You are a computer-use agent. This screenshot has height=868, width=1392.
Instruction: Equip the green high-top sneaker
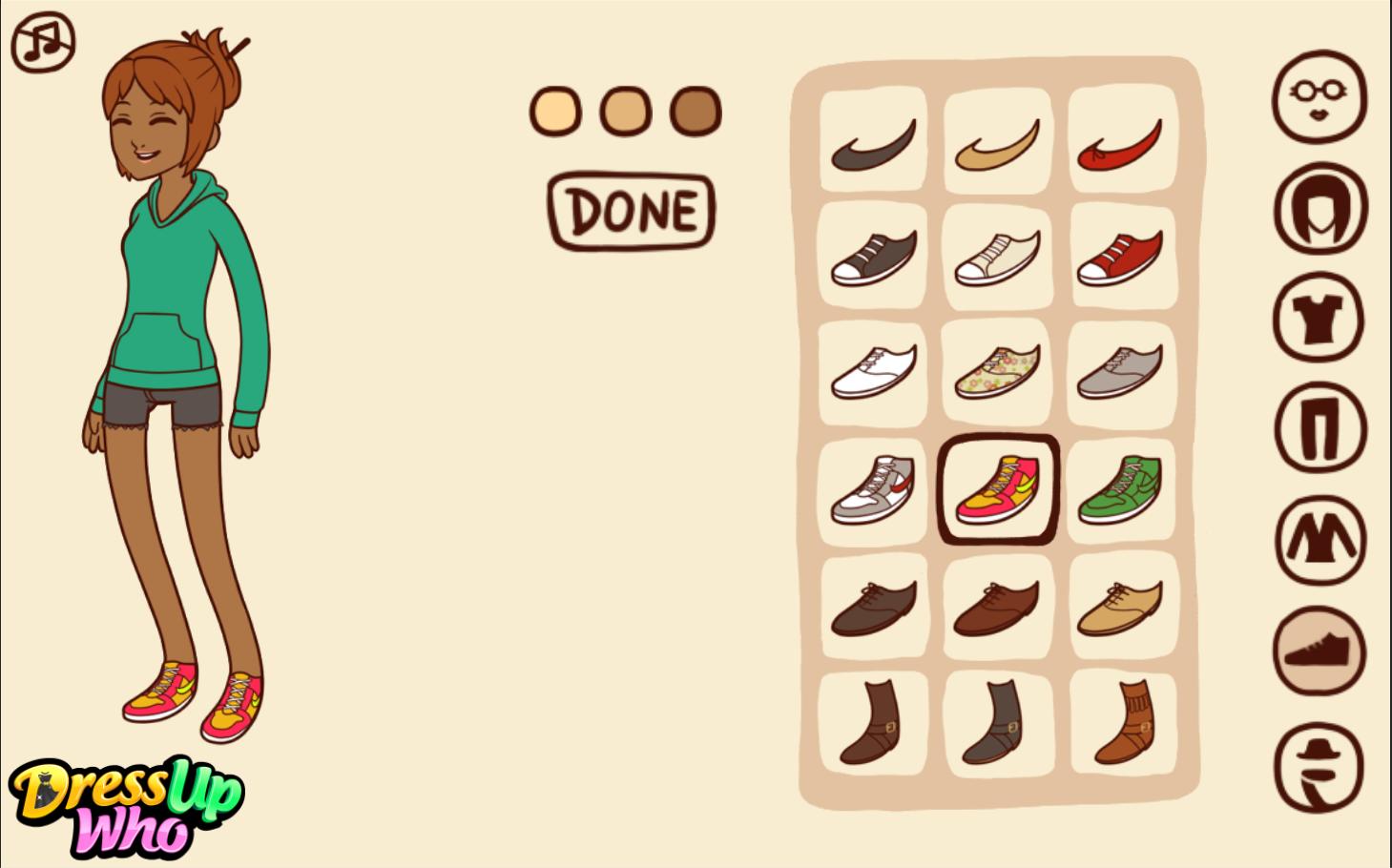click(1120, 488)
